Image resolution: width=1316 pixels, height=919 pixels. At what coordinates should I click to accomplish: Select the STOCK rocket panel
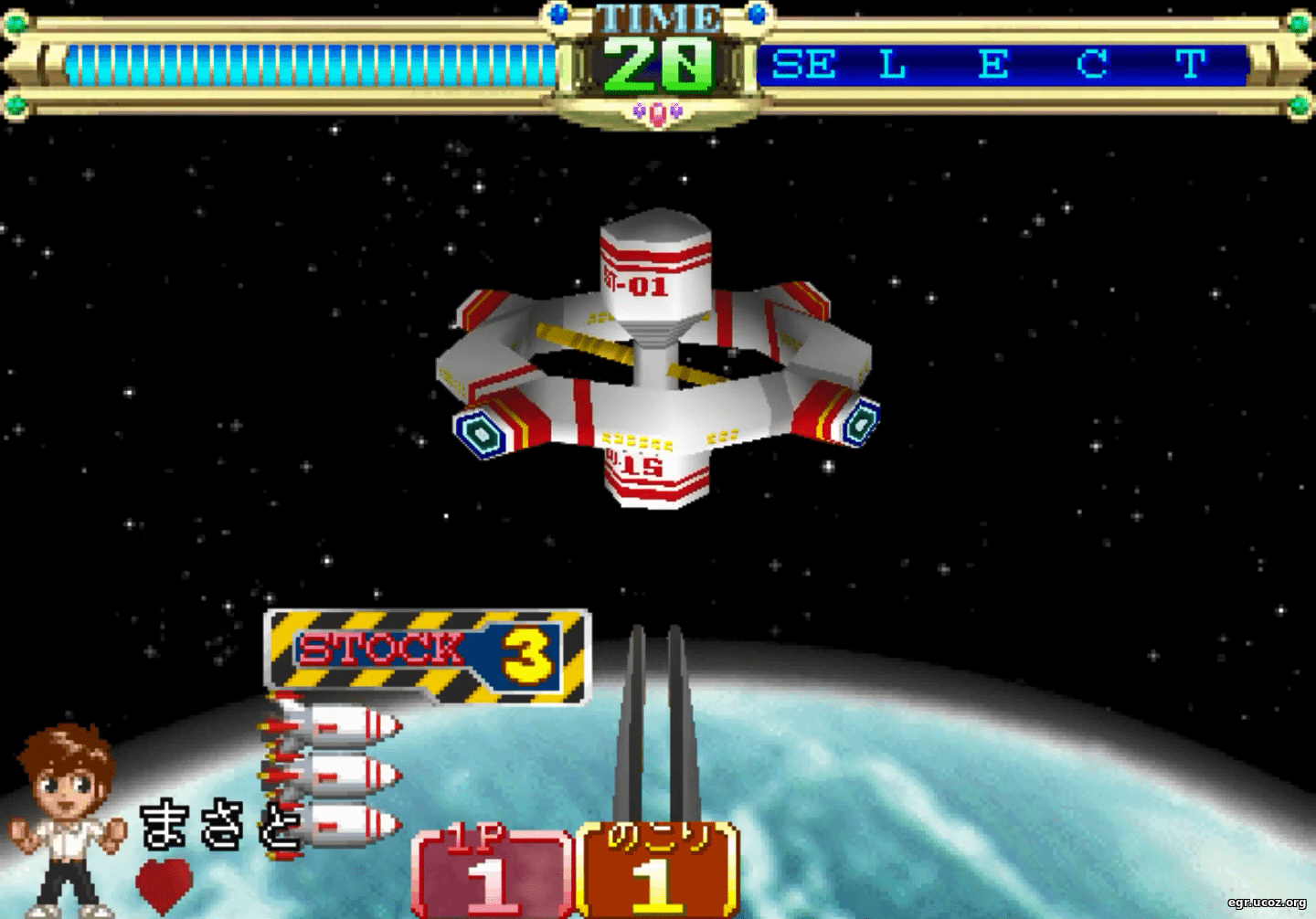tap(427, 652)
